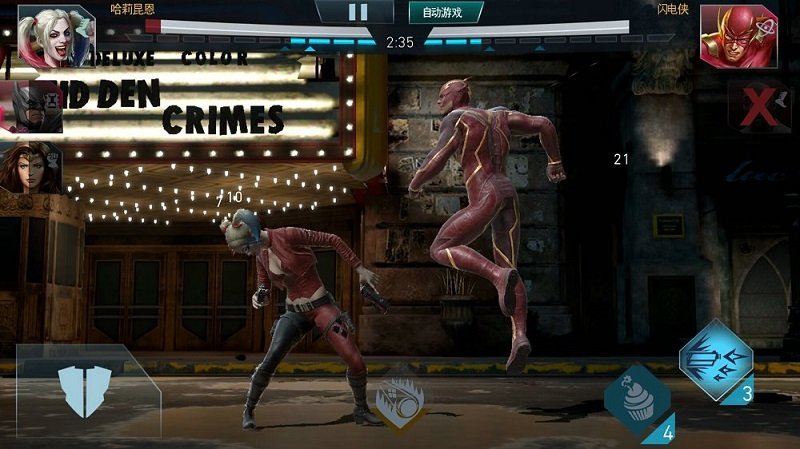
Task: Select Harley Quinn's active fighter portrait
Action: click(42, 33)
